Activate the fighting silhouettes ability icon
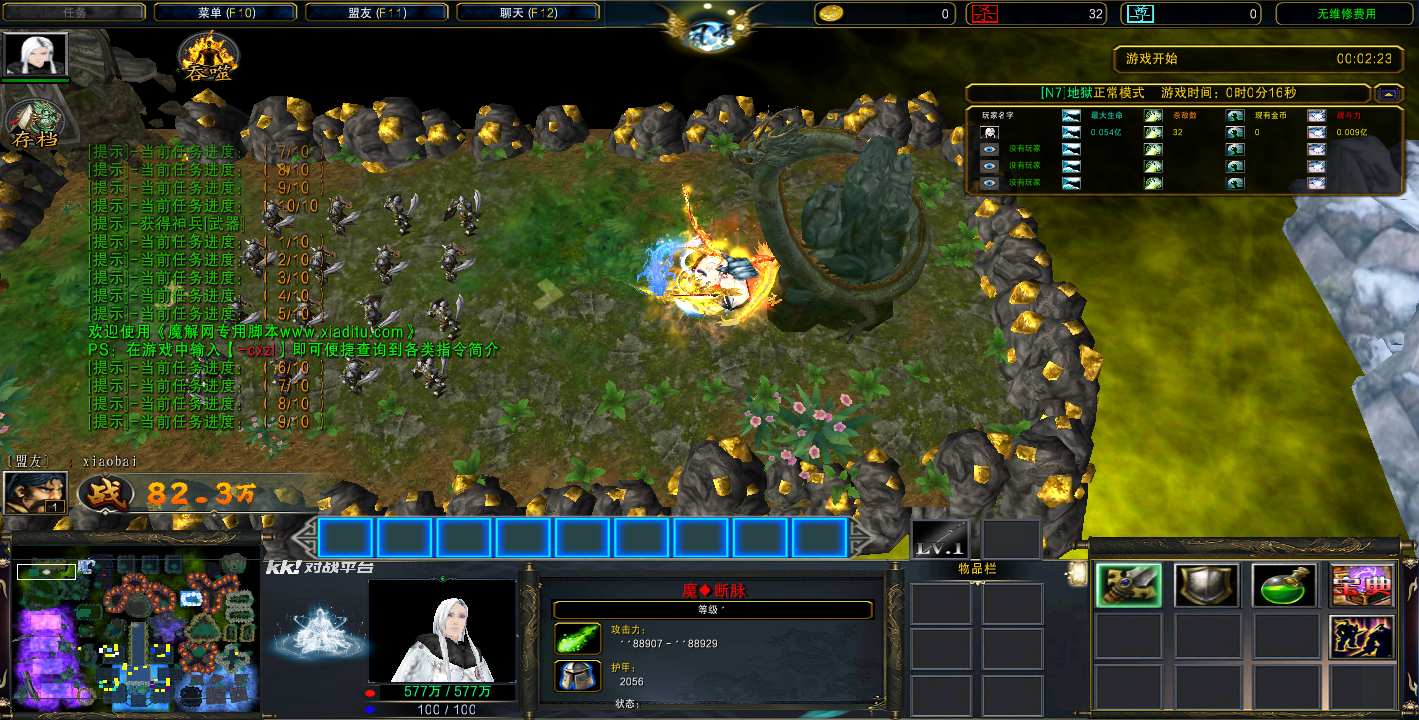Screen dimensions: 1419x720 1361,638
